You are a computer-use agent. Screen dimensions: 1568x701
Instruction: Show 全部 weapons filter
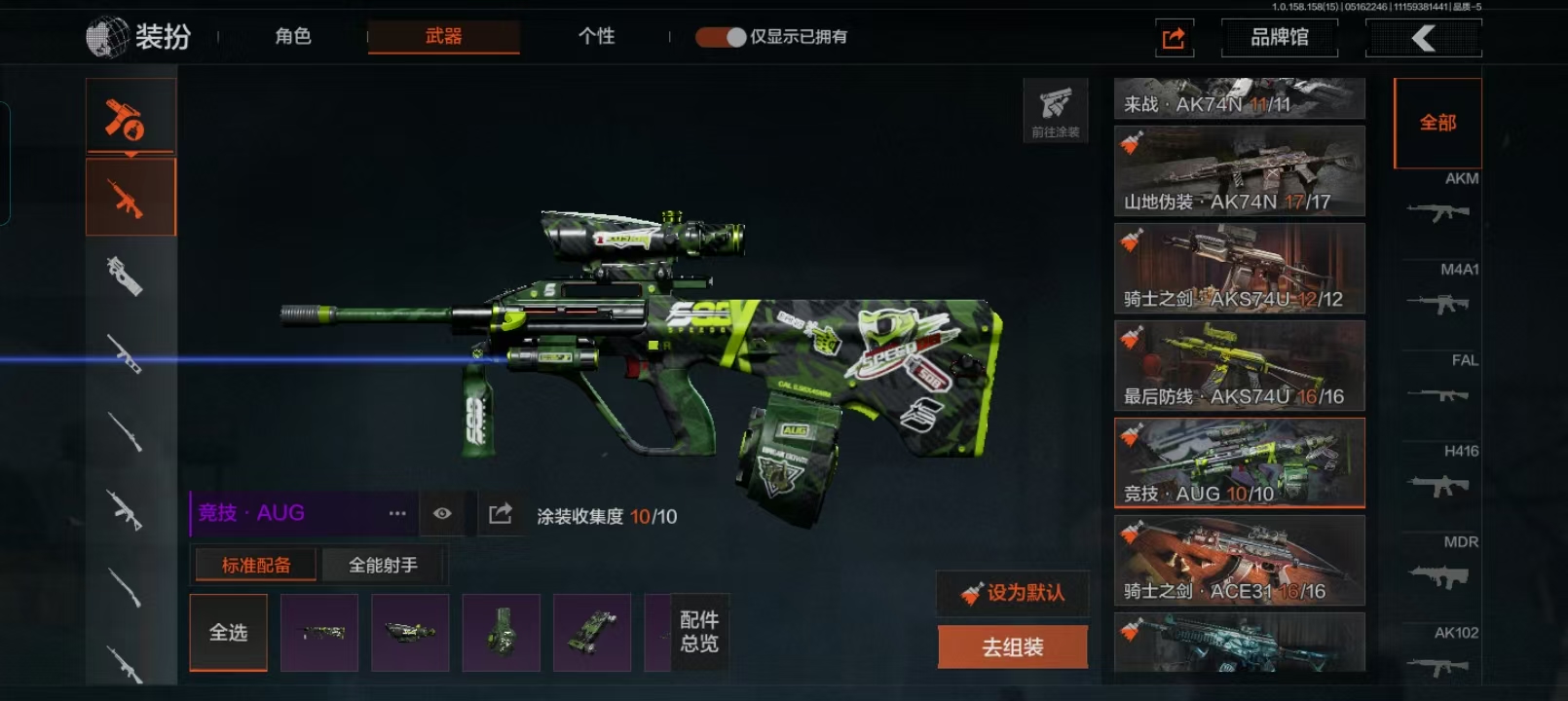point(1437,123)
